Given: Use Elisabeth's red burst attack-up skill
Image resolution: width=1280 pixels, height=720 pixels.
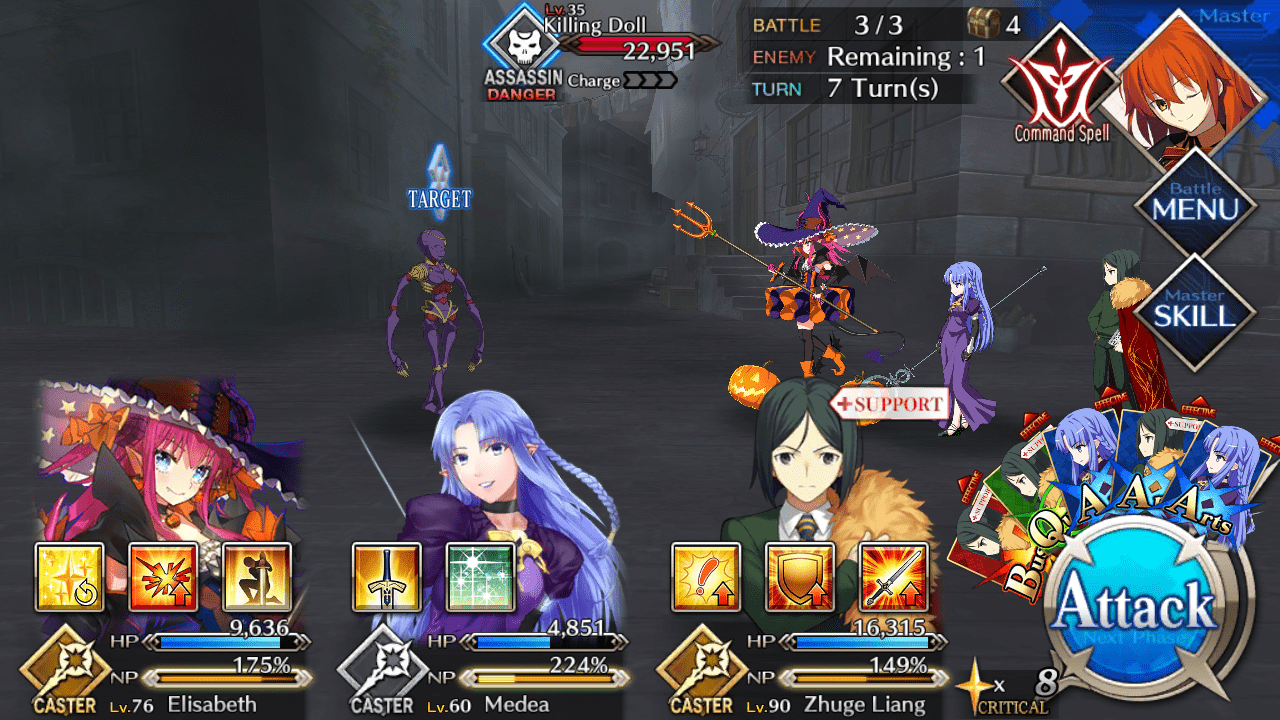Looking at the screenshot, I should (164, 577).
